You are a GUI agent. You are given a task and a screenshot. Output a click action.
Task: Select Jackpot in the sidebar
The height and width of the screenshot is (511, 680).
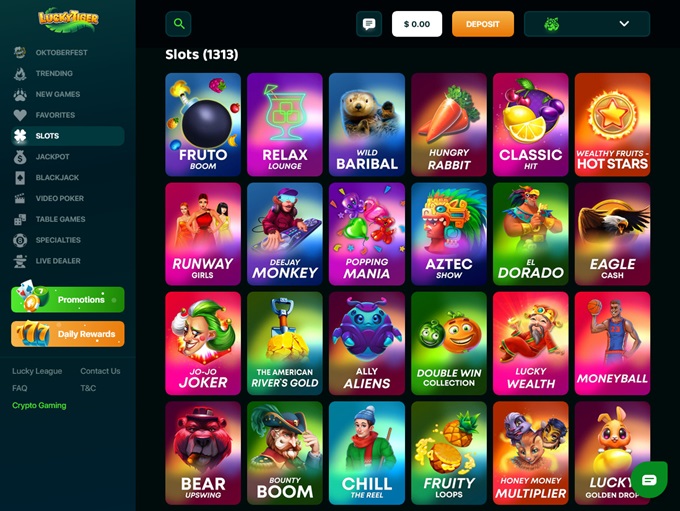[x=52, y=157]
